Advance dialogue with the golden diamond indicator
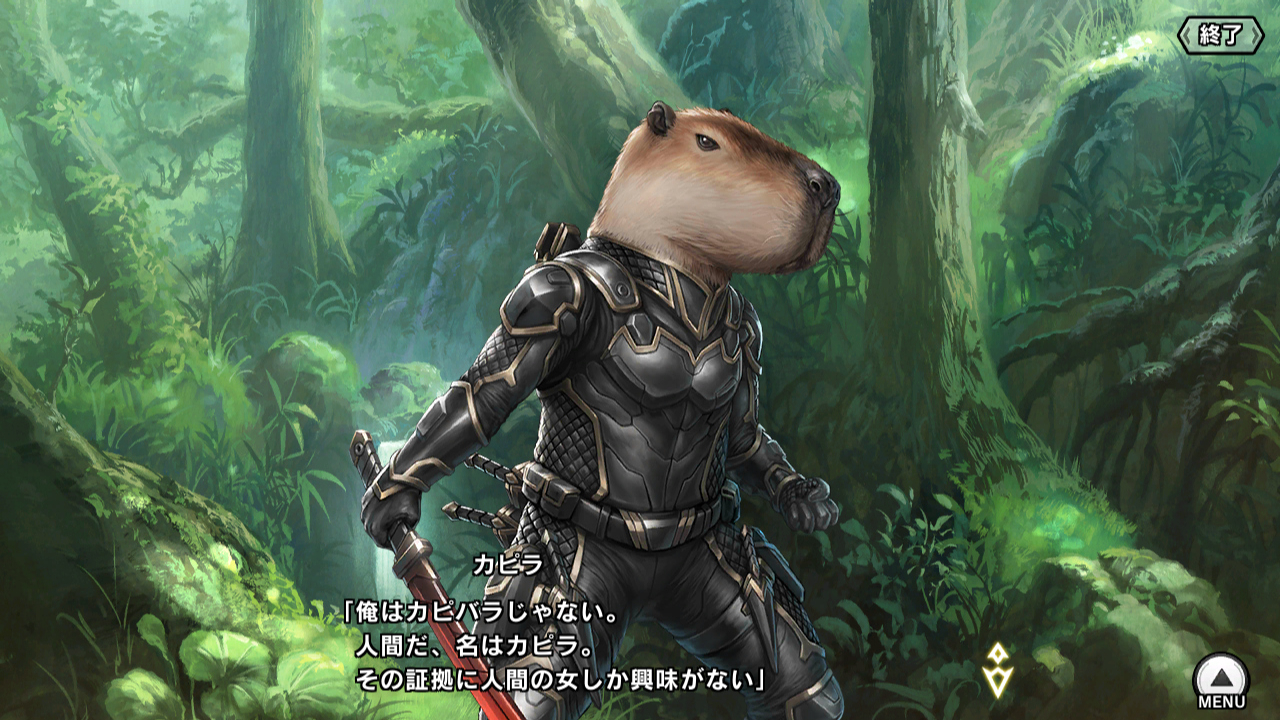The height and width of the screenshot is (720, 1280). pos(997,671)
